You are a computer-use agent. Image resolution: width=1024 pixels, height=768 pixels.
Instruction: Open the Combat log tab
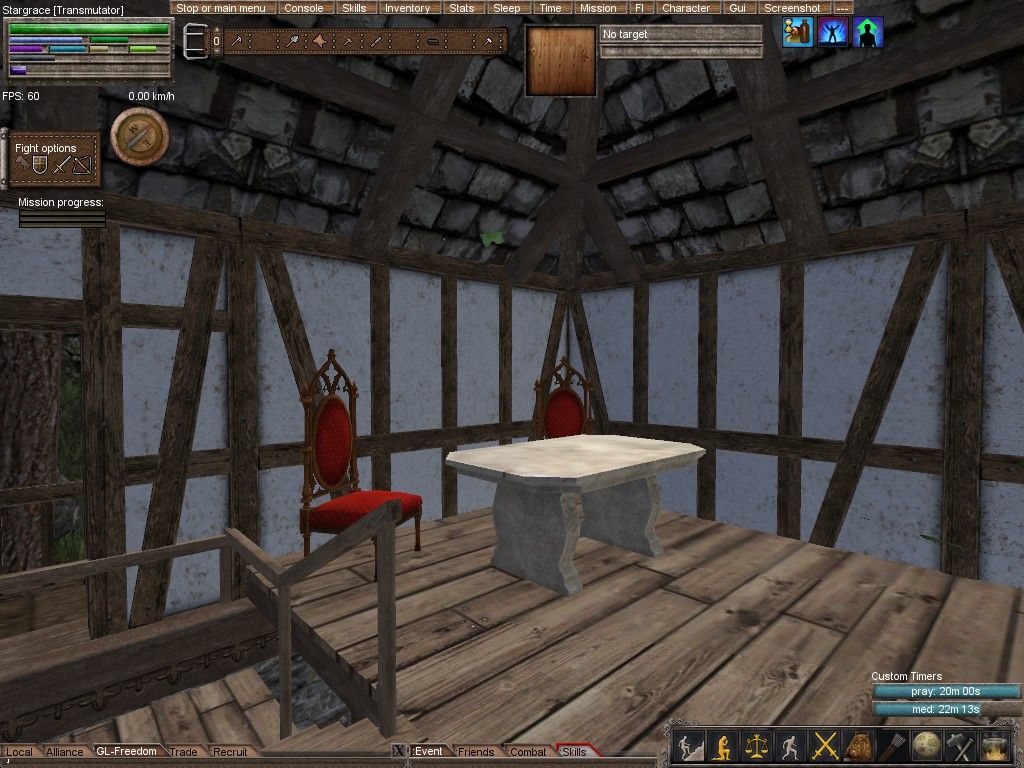coord(528,751)
